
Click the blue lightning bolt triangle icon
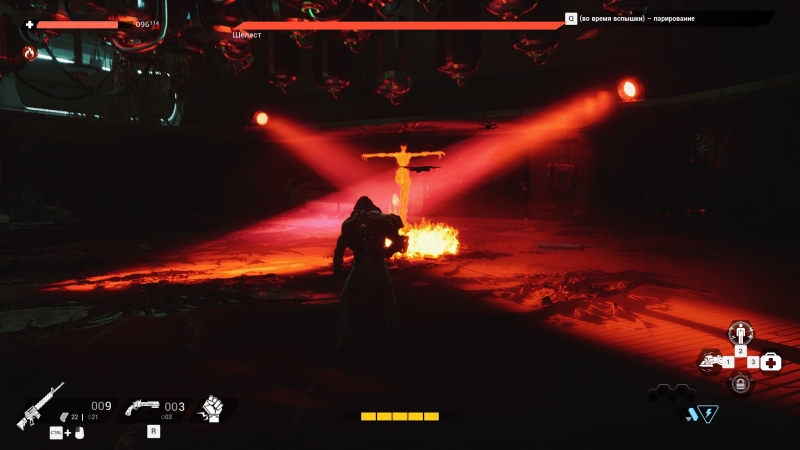pos(709,413)
